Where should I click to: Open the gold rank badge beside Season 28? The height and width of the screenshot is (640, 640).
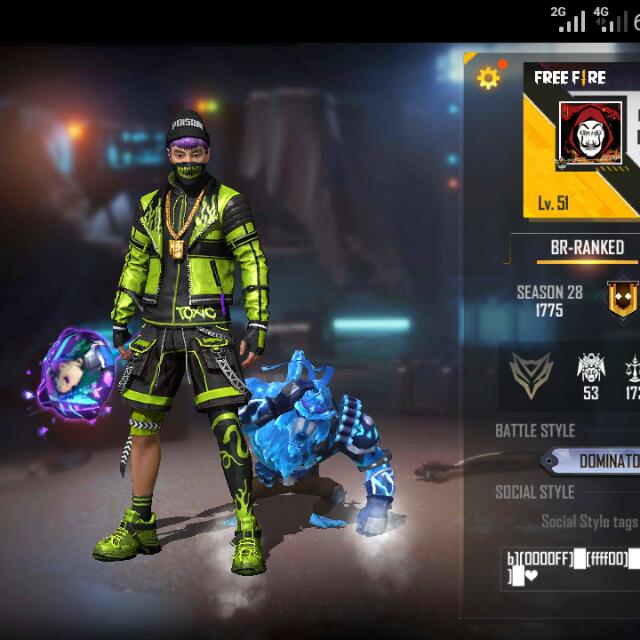[621, 299]
